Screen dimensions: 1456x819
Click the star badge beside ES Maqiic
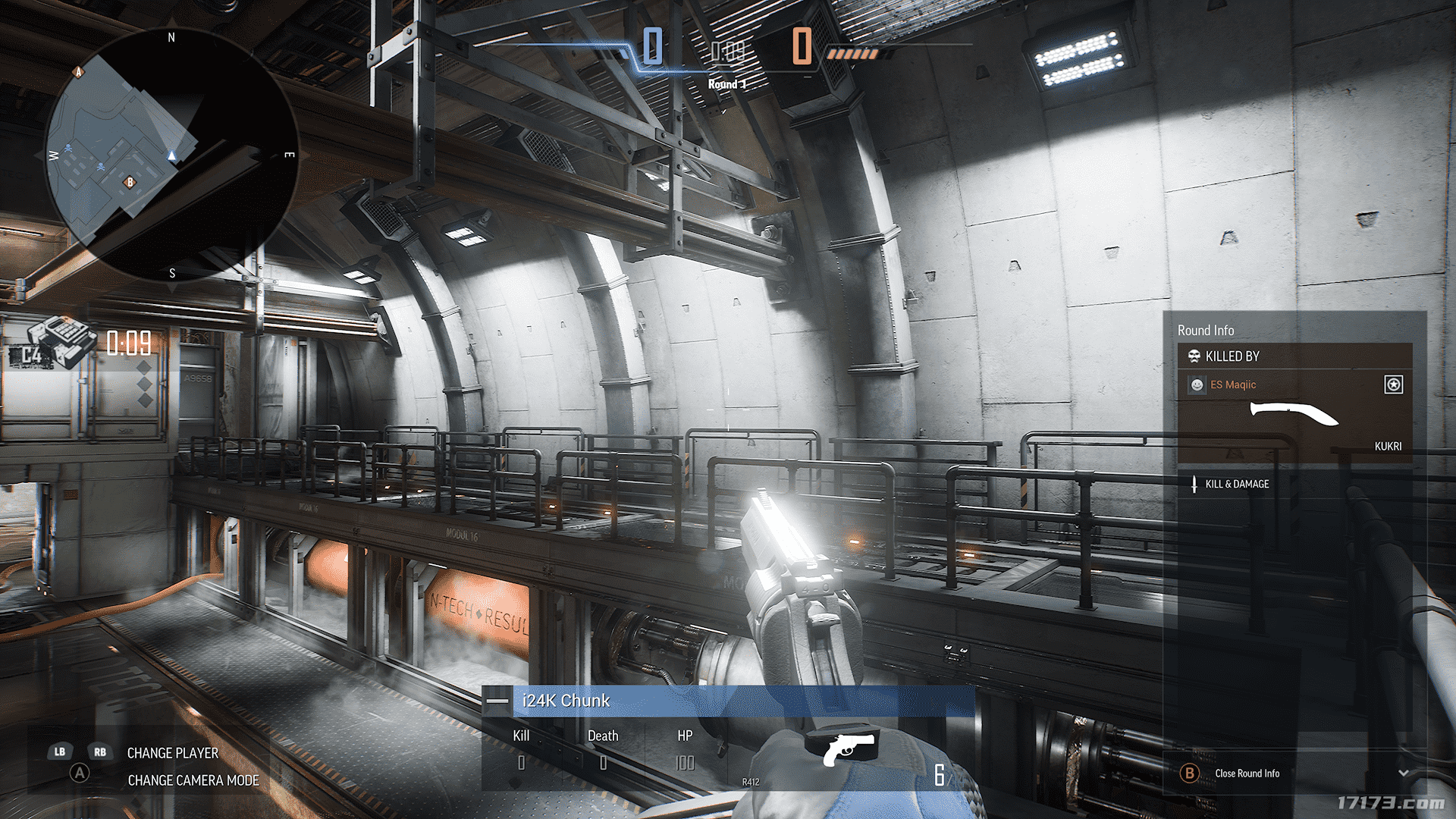coord(1393,384)
